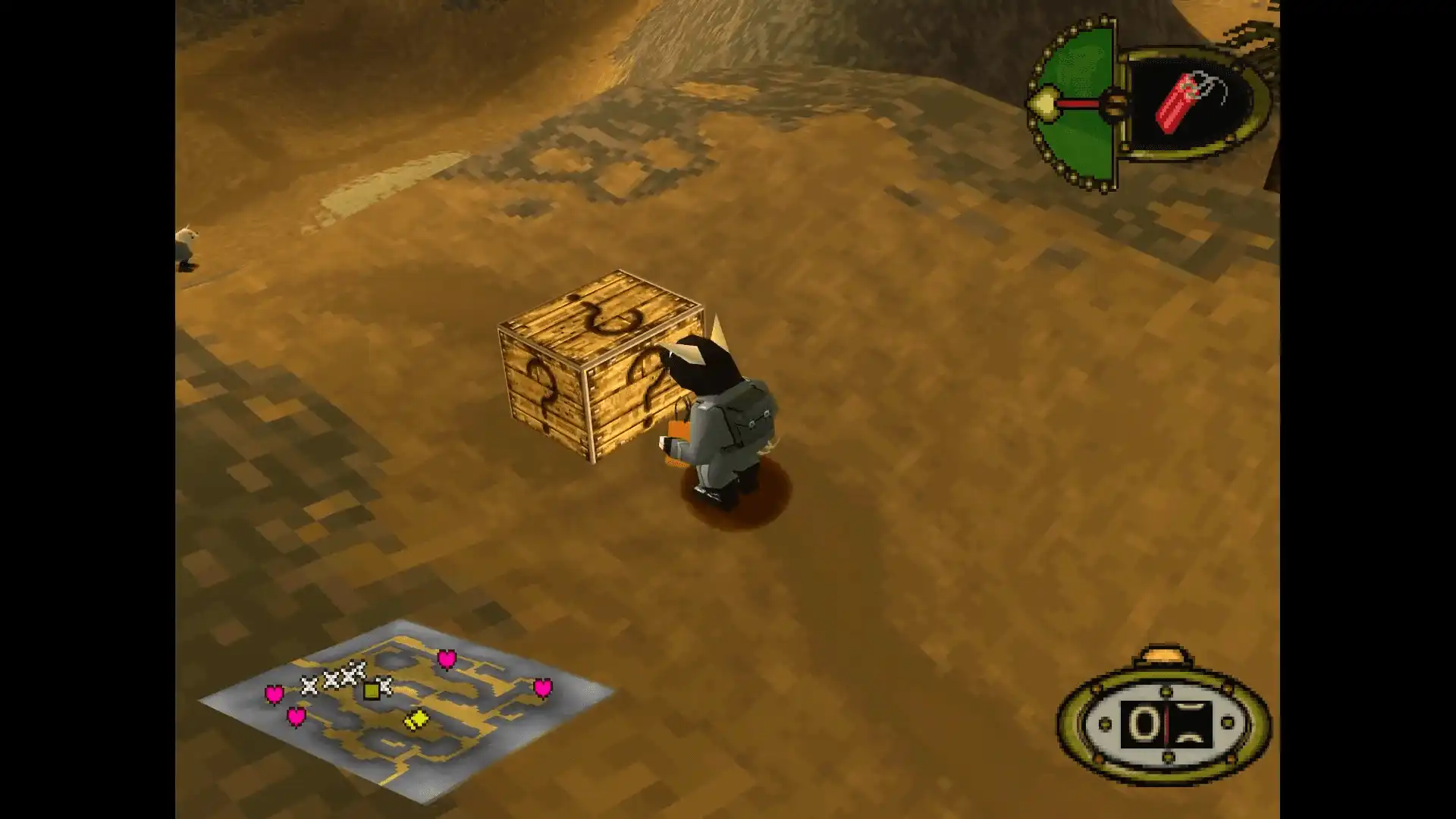The width and height of the screenshot is (1456, 819).
Task: Toggle the rightmost pink heart on minimap
Action: coord(543,688)
